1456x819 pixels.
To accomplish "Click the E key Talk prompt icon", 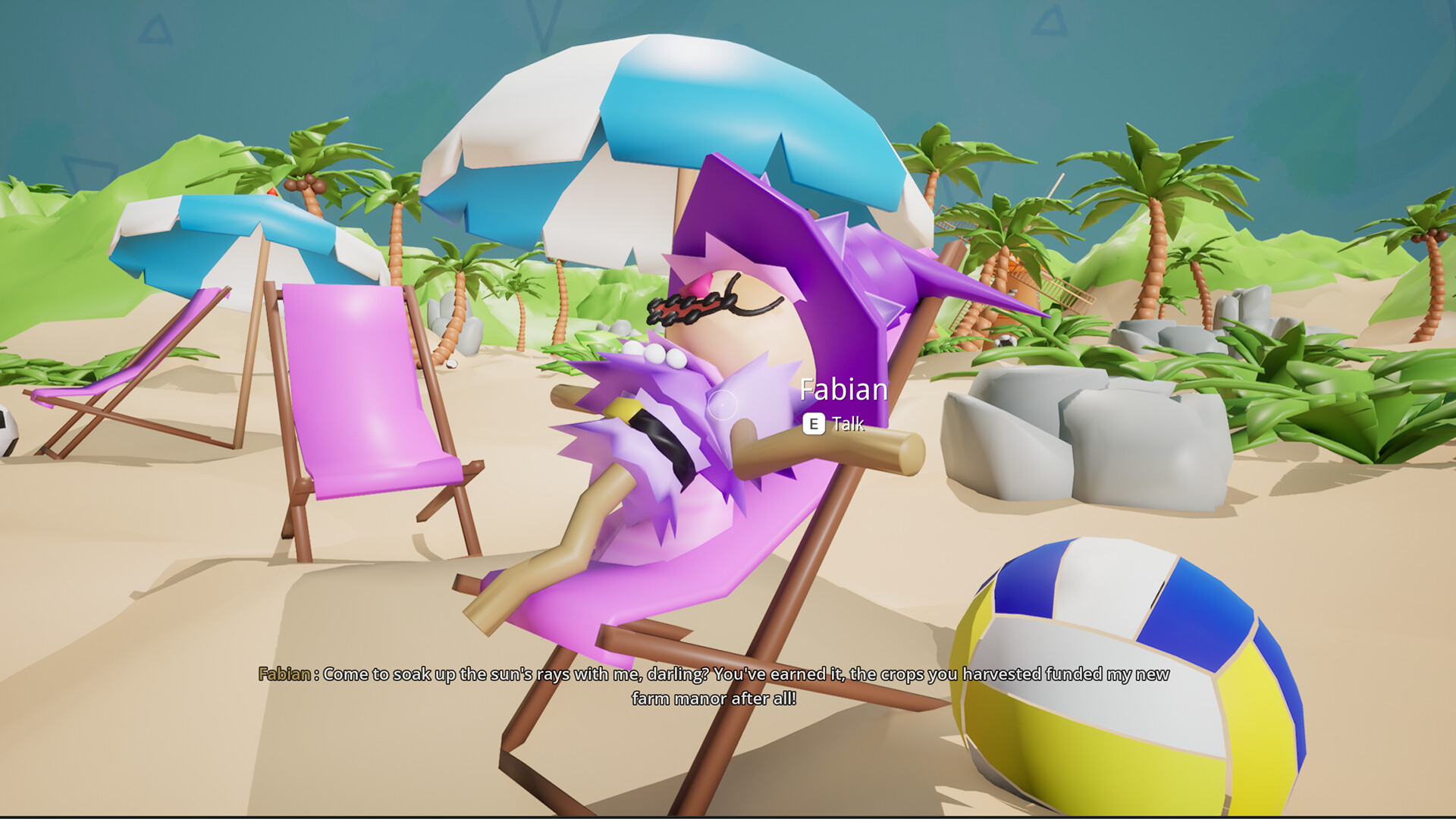I will point(814,425).
